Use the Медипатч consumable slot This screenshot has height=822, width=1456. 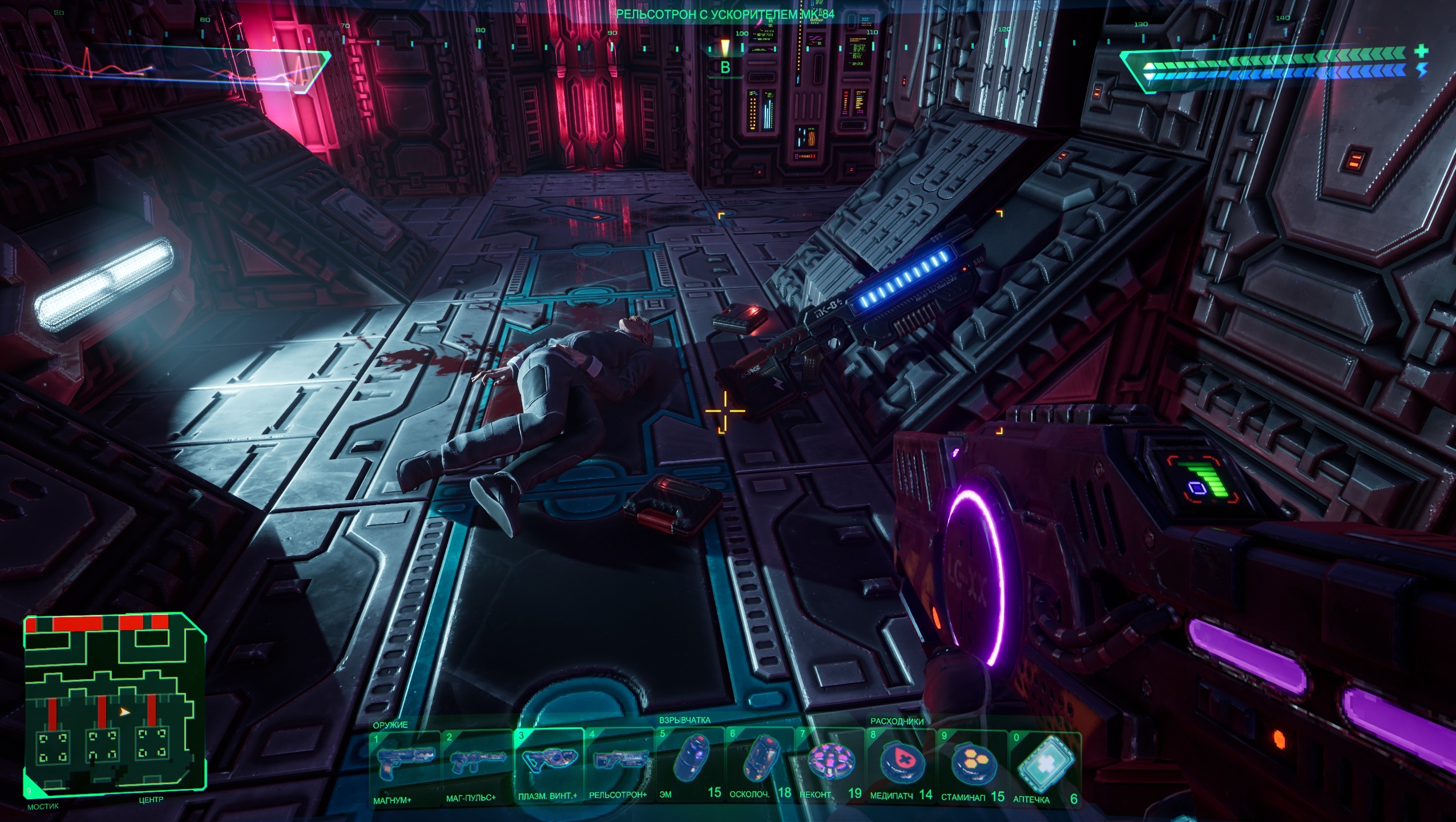click(901, 764)
